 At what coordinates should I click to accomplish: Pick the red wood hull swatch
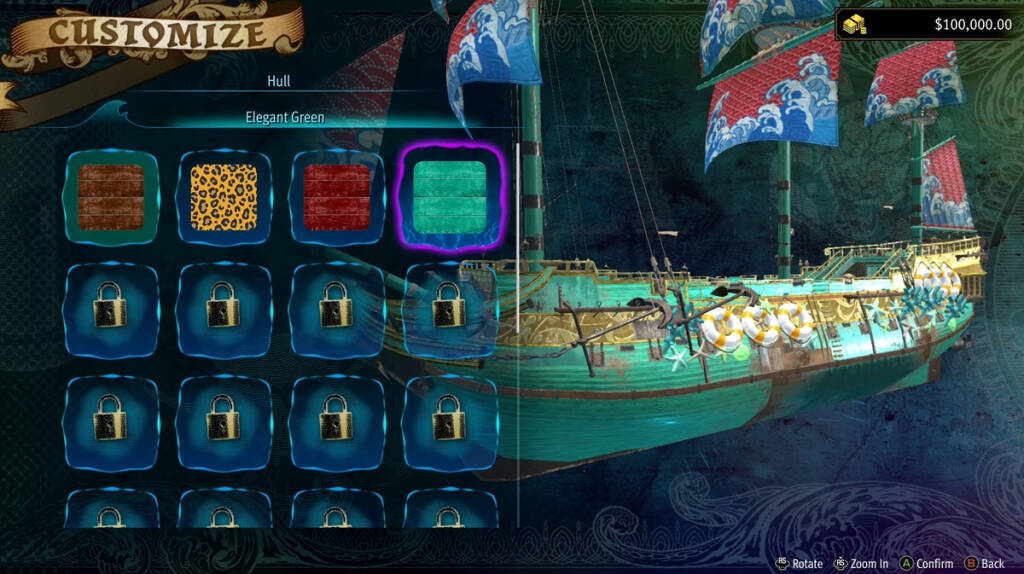[x=337, y=197]
